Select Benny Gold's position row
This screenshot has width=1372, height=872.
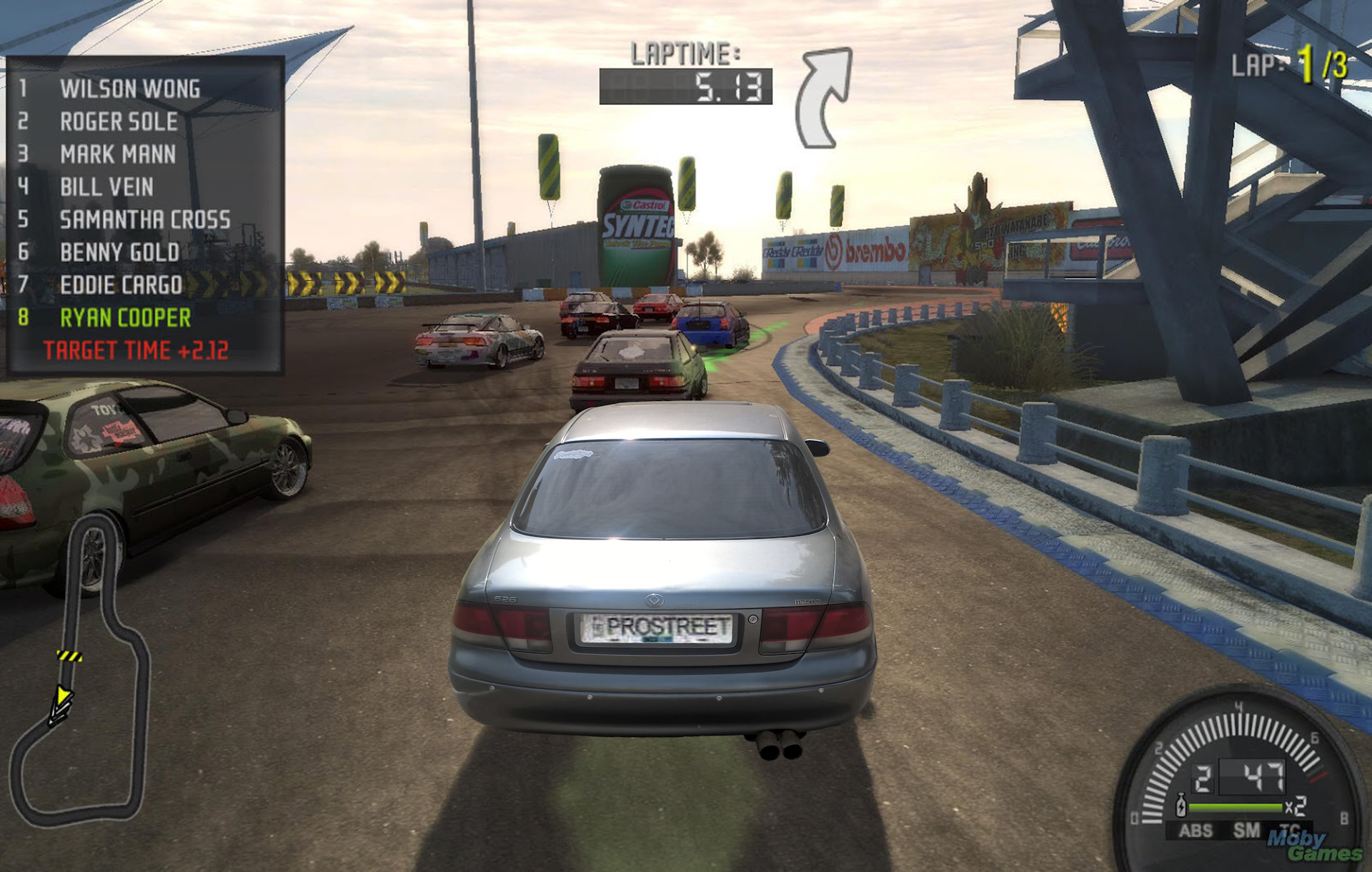pyautogui.click(x=119, y=252)
